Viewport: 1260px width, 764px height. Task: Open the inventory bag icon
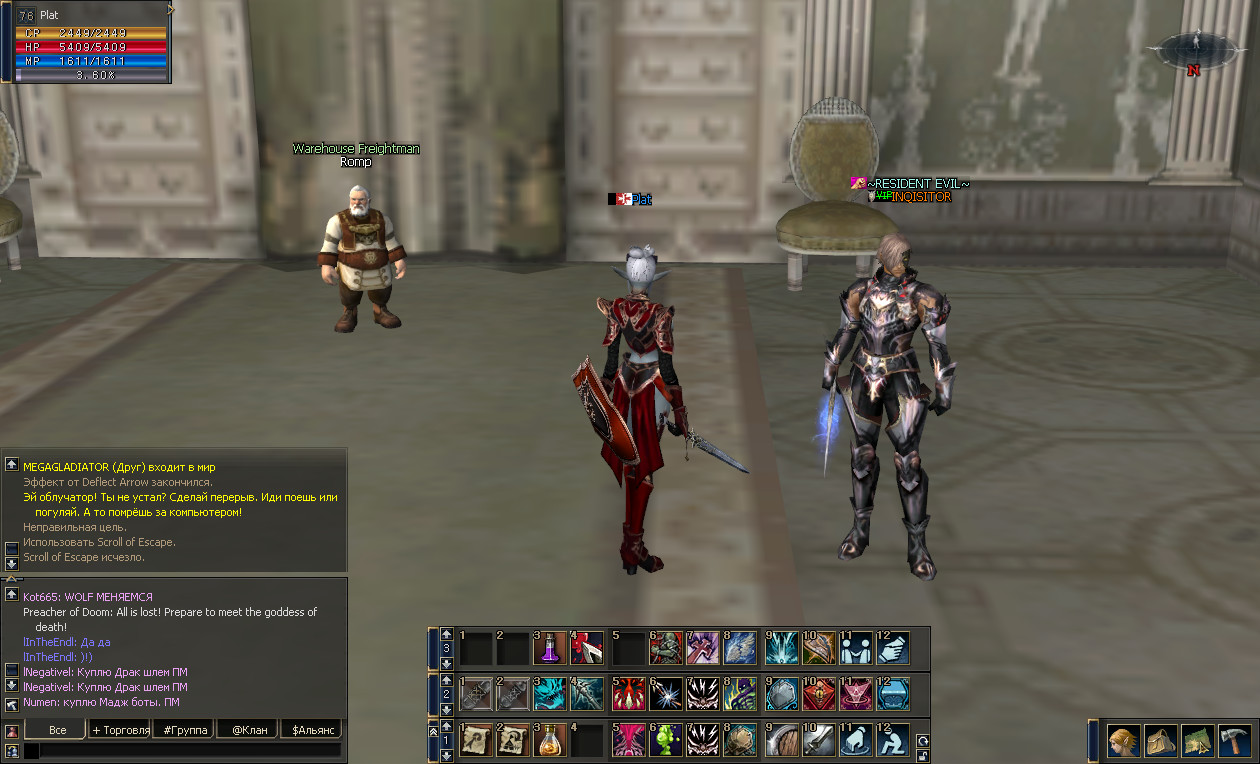(x=1161, y=742)
